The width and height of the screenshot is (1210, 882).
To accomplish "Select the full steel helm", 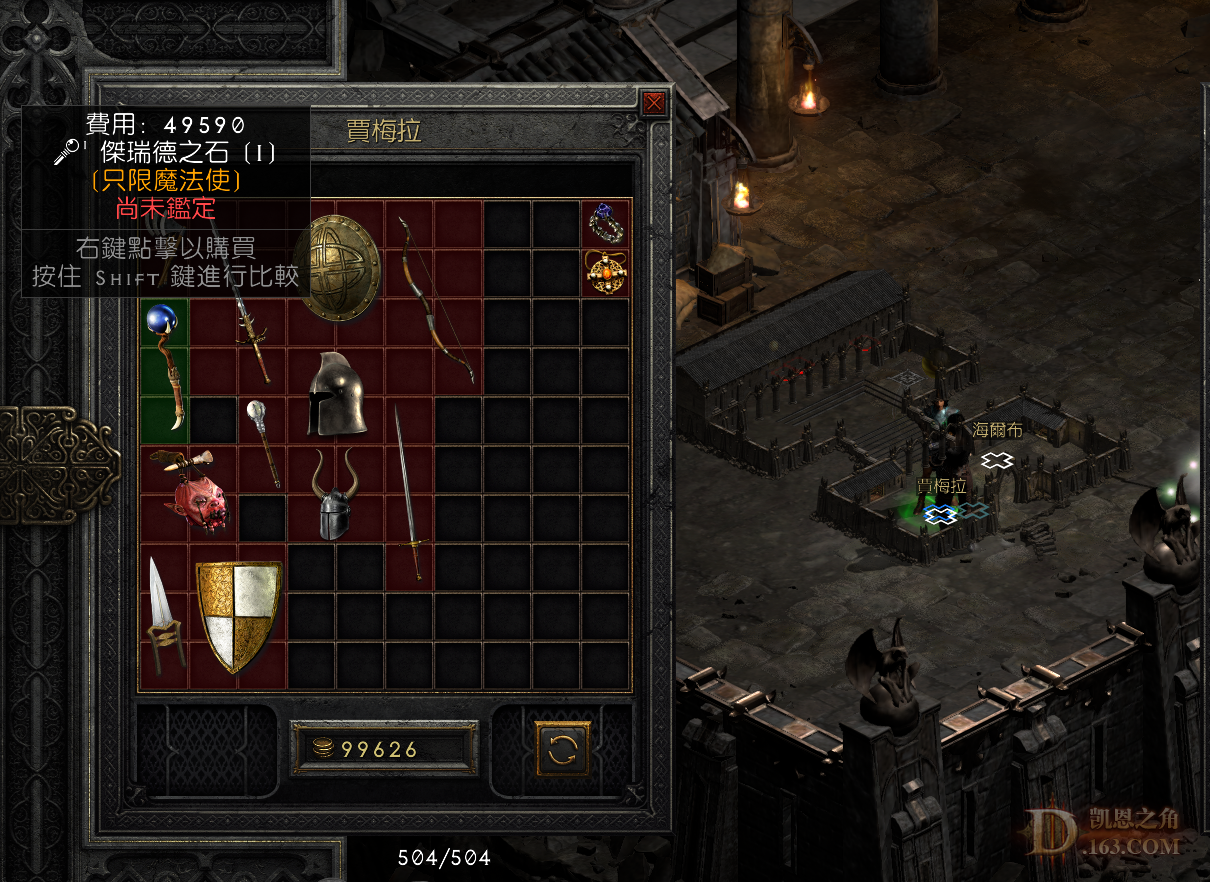I will click(336, 395).
